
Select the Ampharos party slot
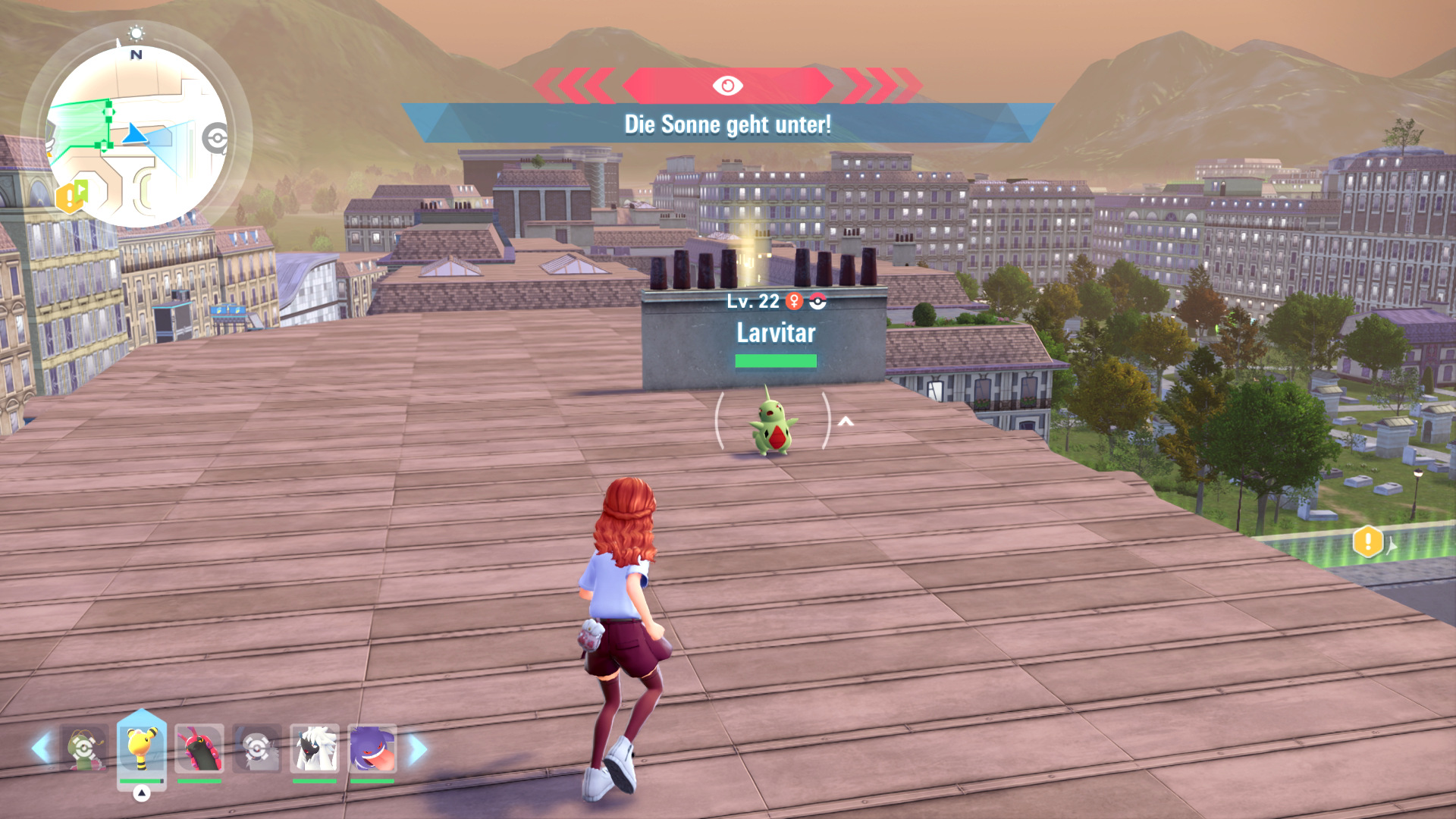coord(142,748)
